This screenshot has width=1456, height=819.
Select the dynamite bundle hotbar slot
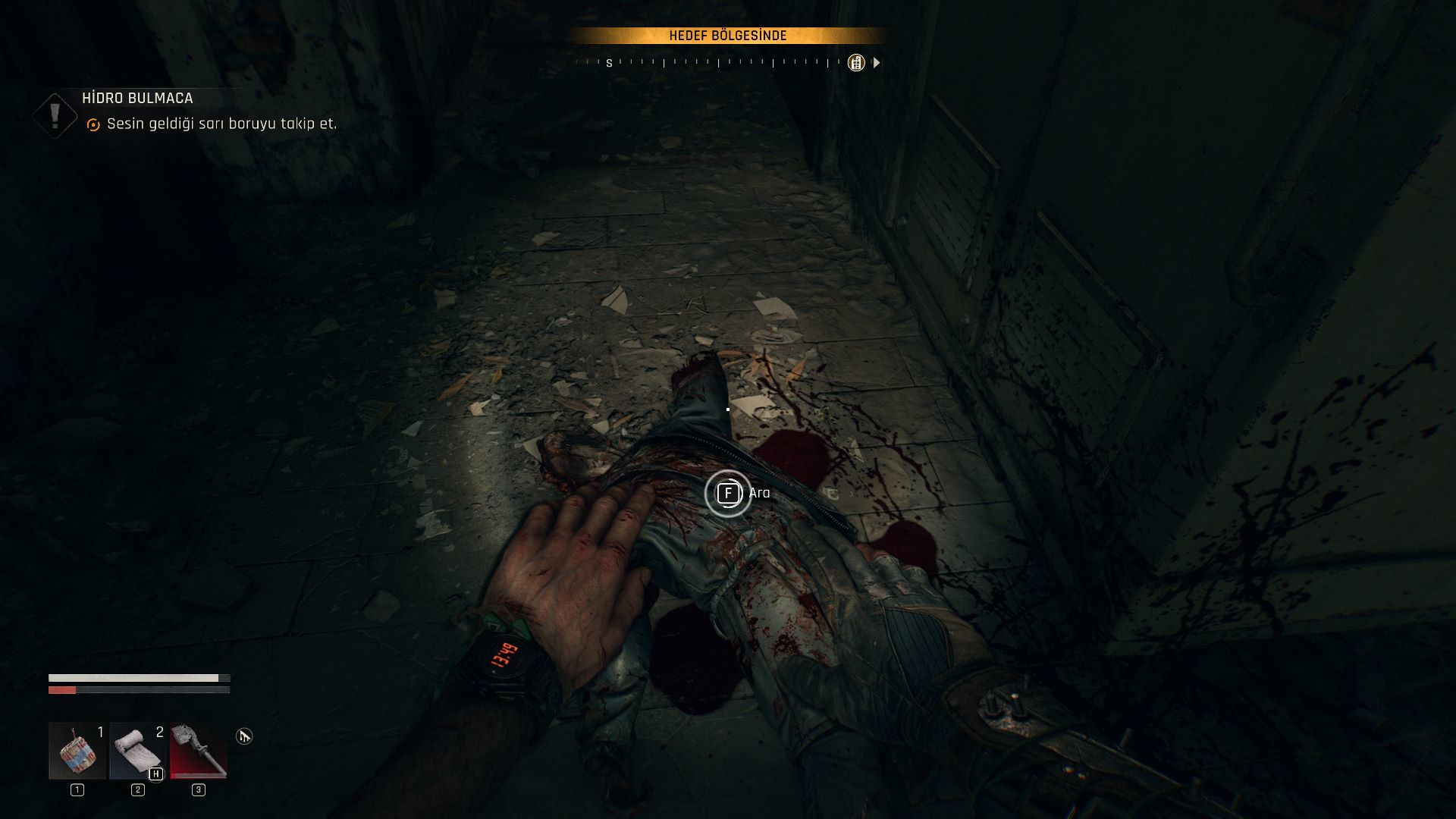[x=77, y=751]
